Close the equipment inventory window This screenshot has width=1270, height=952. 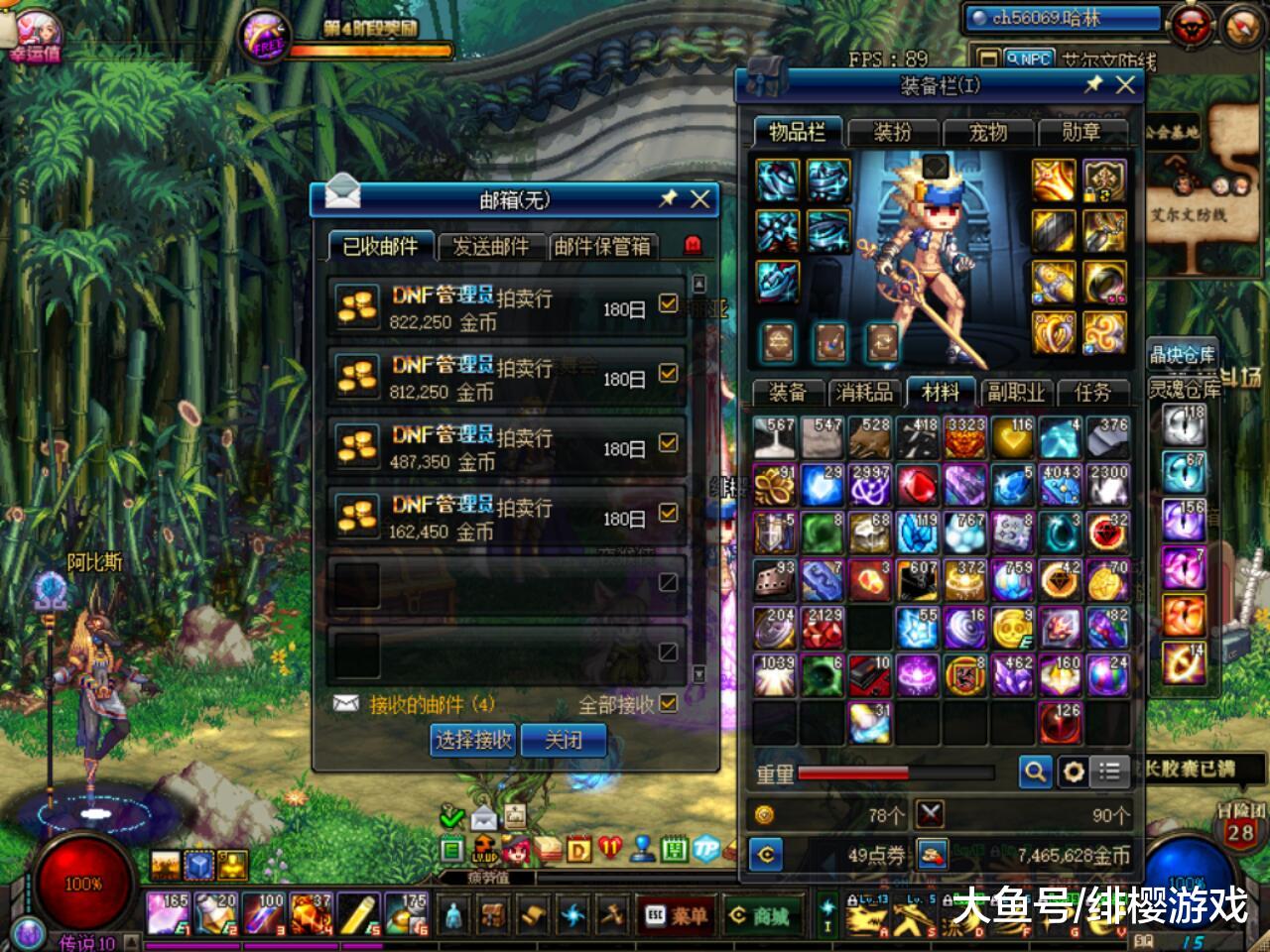[1125, 85]
